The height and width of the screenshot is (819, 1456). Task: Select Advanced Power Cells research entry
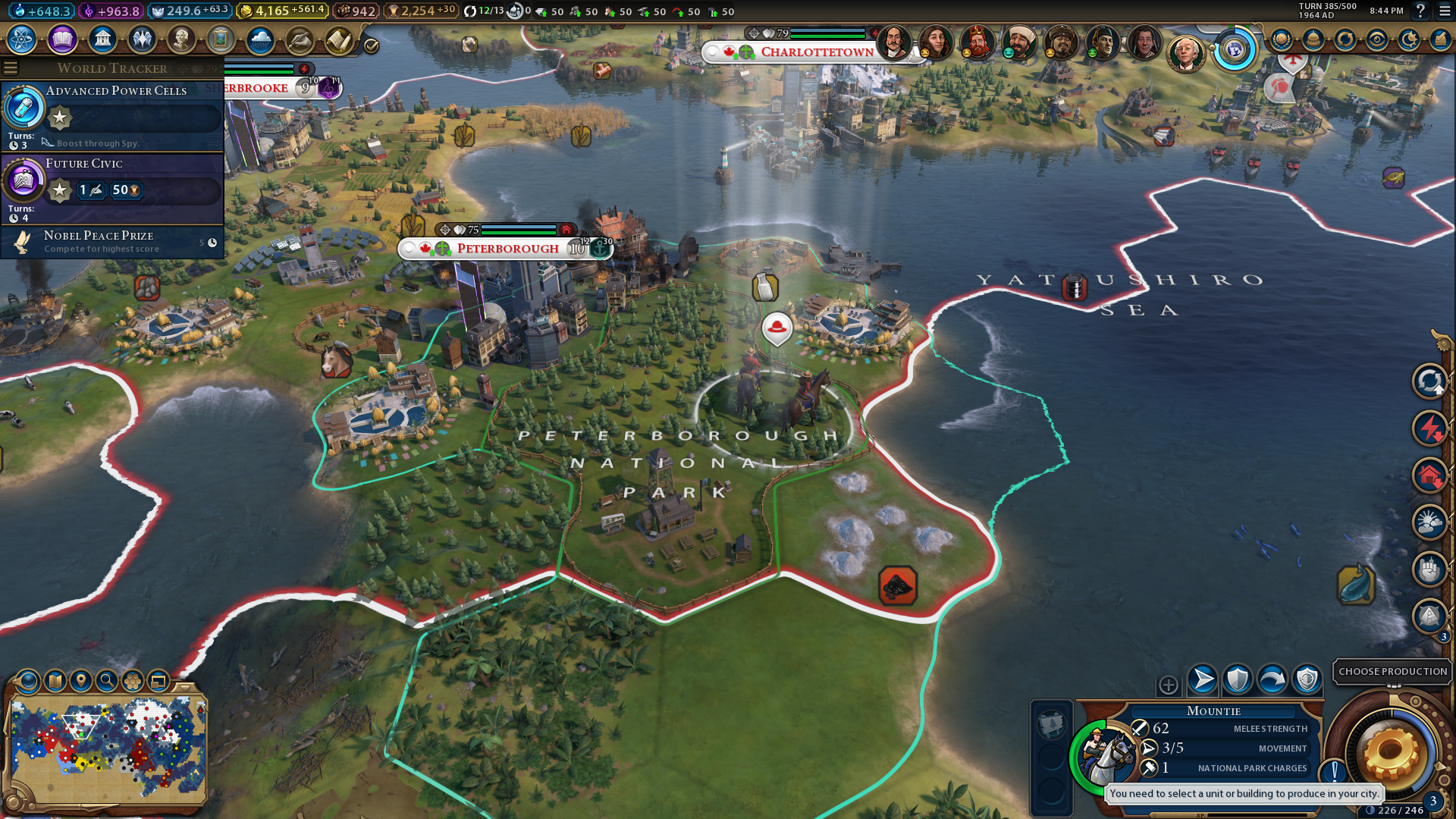tap(114, 115)
